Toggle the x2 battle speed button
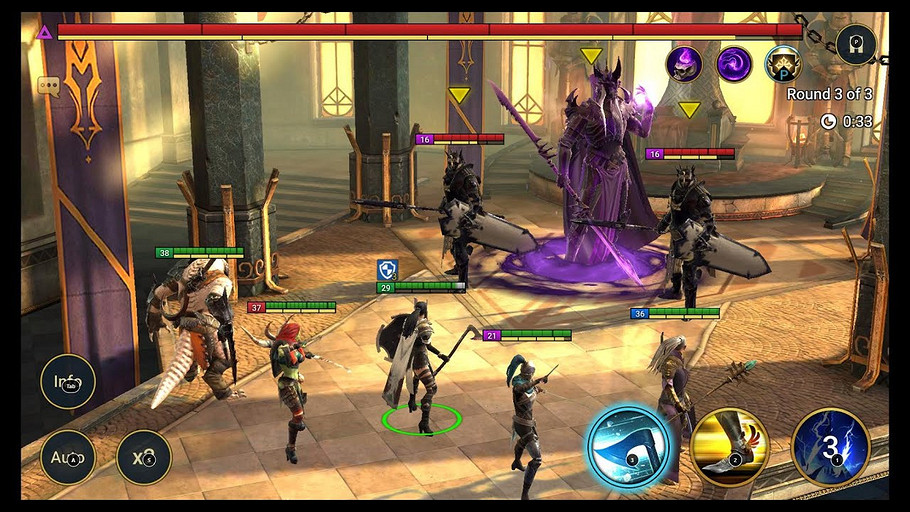910x512 pixels. coord(144,457)
